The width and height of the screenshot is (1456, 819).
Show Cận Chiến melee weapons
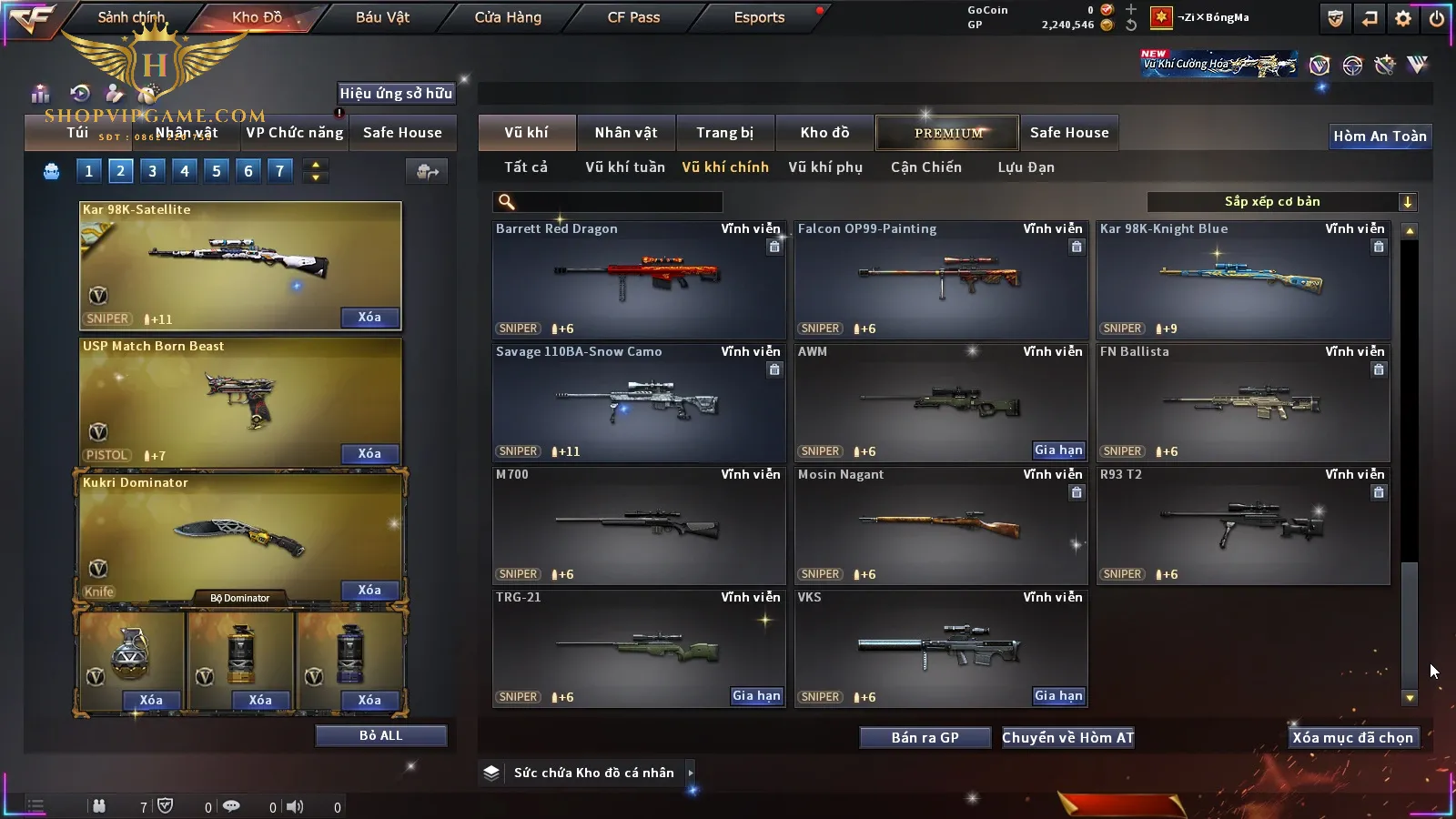tap(925, 167)
